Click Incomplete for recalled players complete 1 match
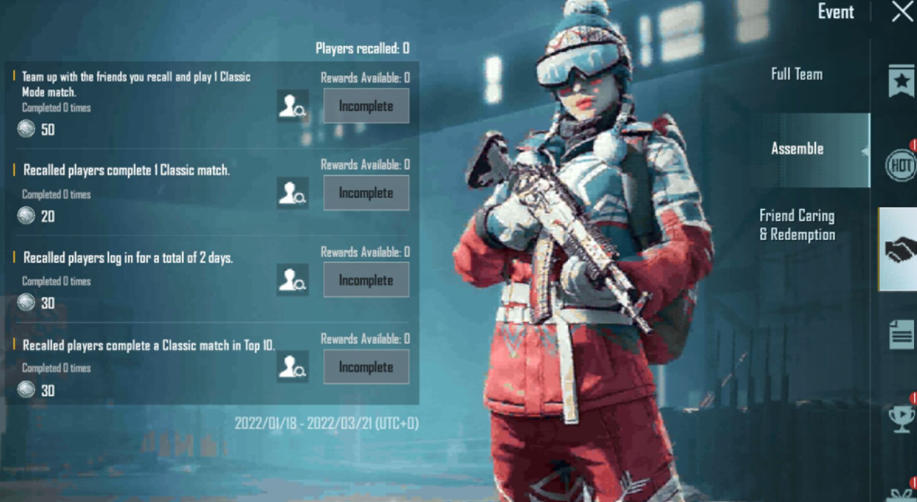The height and width of the screenshot is (502, 917). pyautogui.click(x=366, y=193)
